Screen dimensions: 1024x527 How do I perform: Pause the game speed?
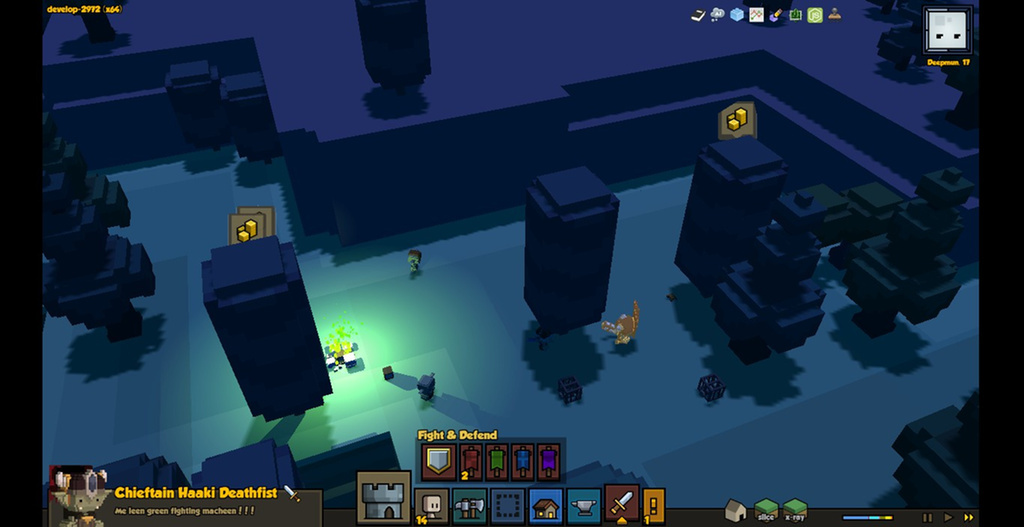(927, 517)
